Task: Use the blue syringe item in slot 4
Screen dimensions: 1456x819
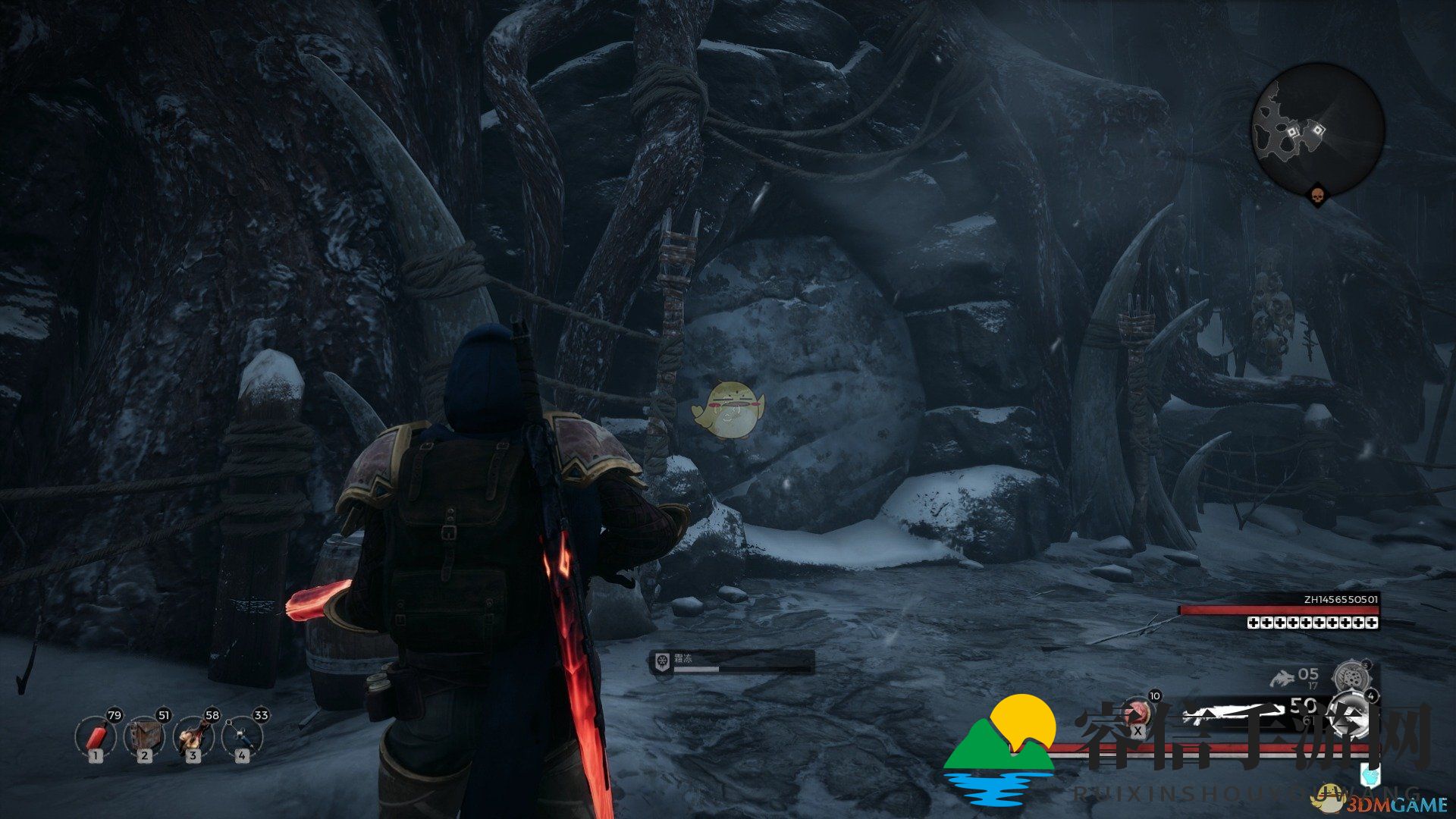Action: click(242, 737)
